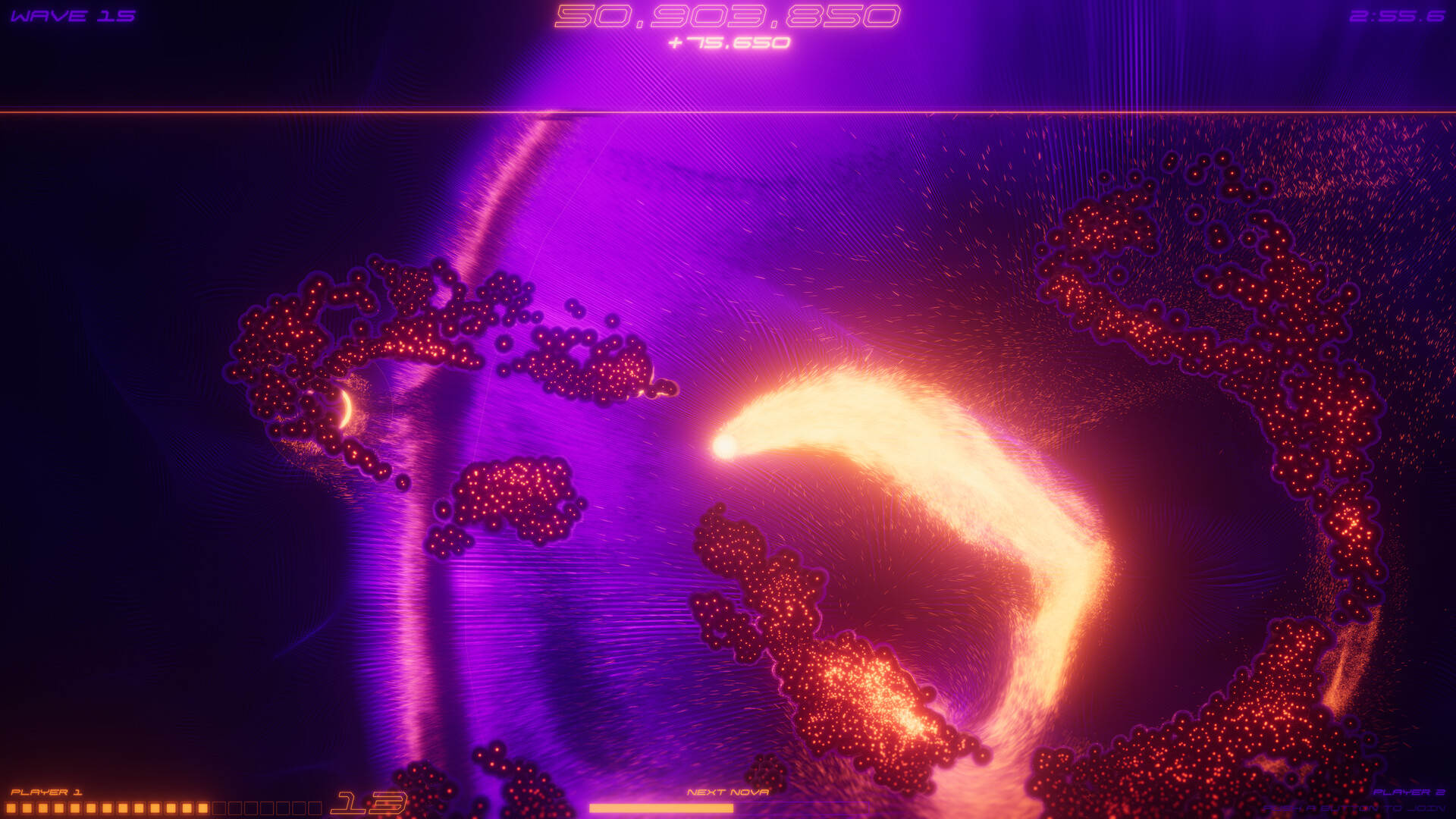Screen dimensions: 1456x819
Task: Click the white player ship with flame trail
Action: click(x=726, y=446)
